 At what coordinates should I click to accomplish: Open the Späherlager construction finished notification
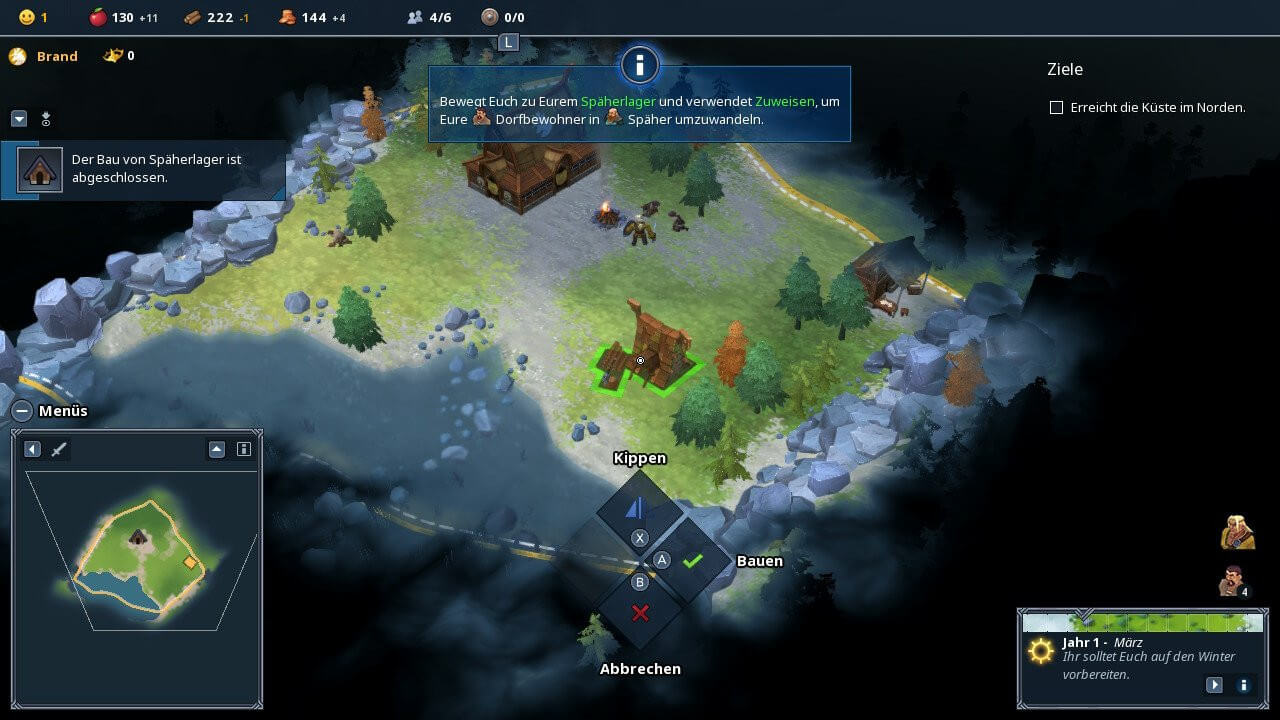click(x=144, y=170)
